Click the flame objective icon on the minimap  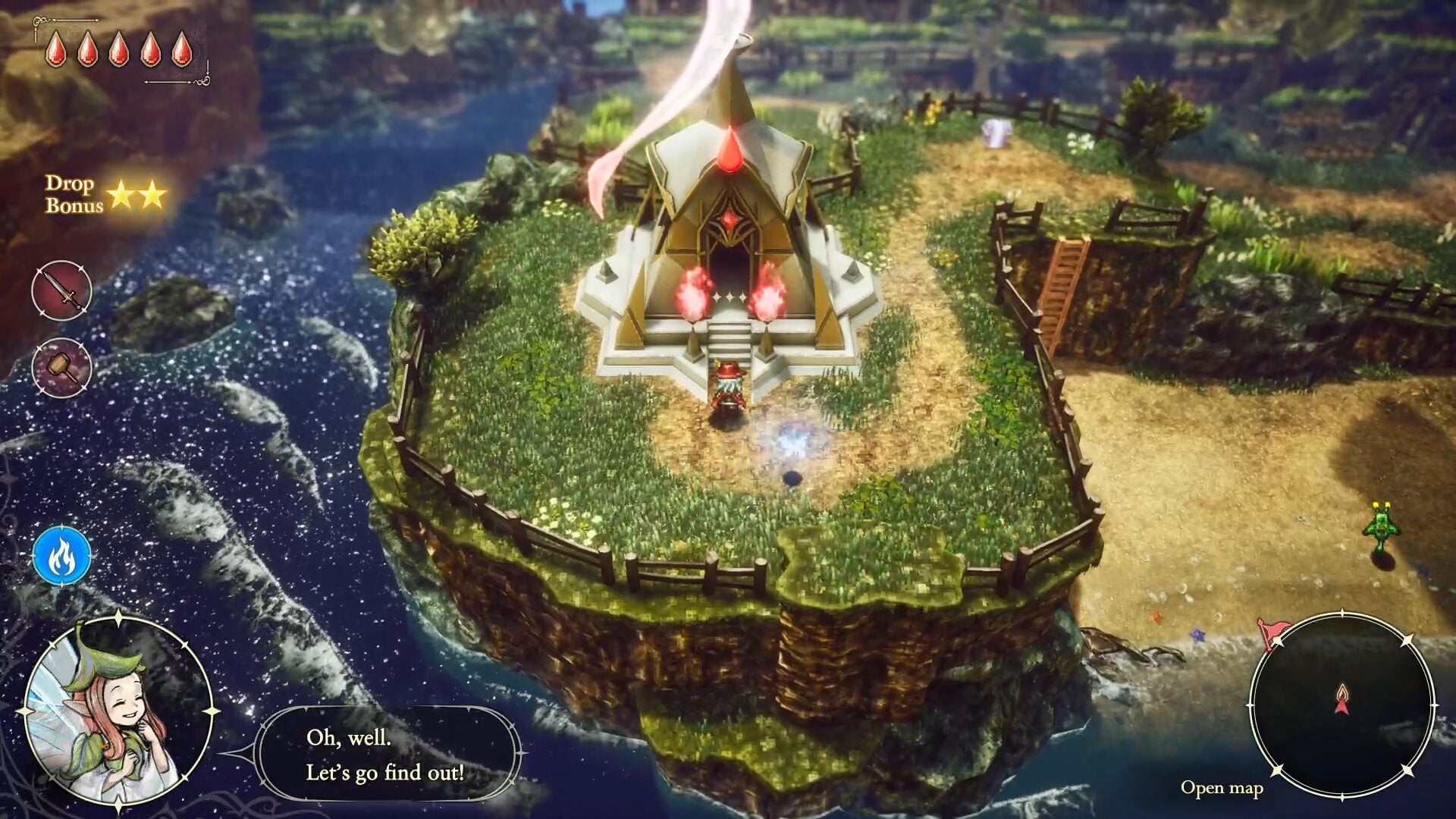(x=1342, y=692)
